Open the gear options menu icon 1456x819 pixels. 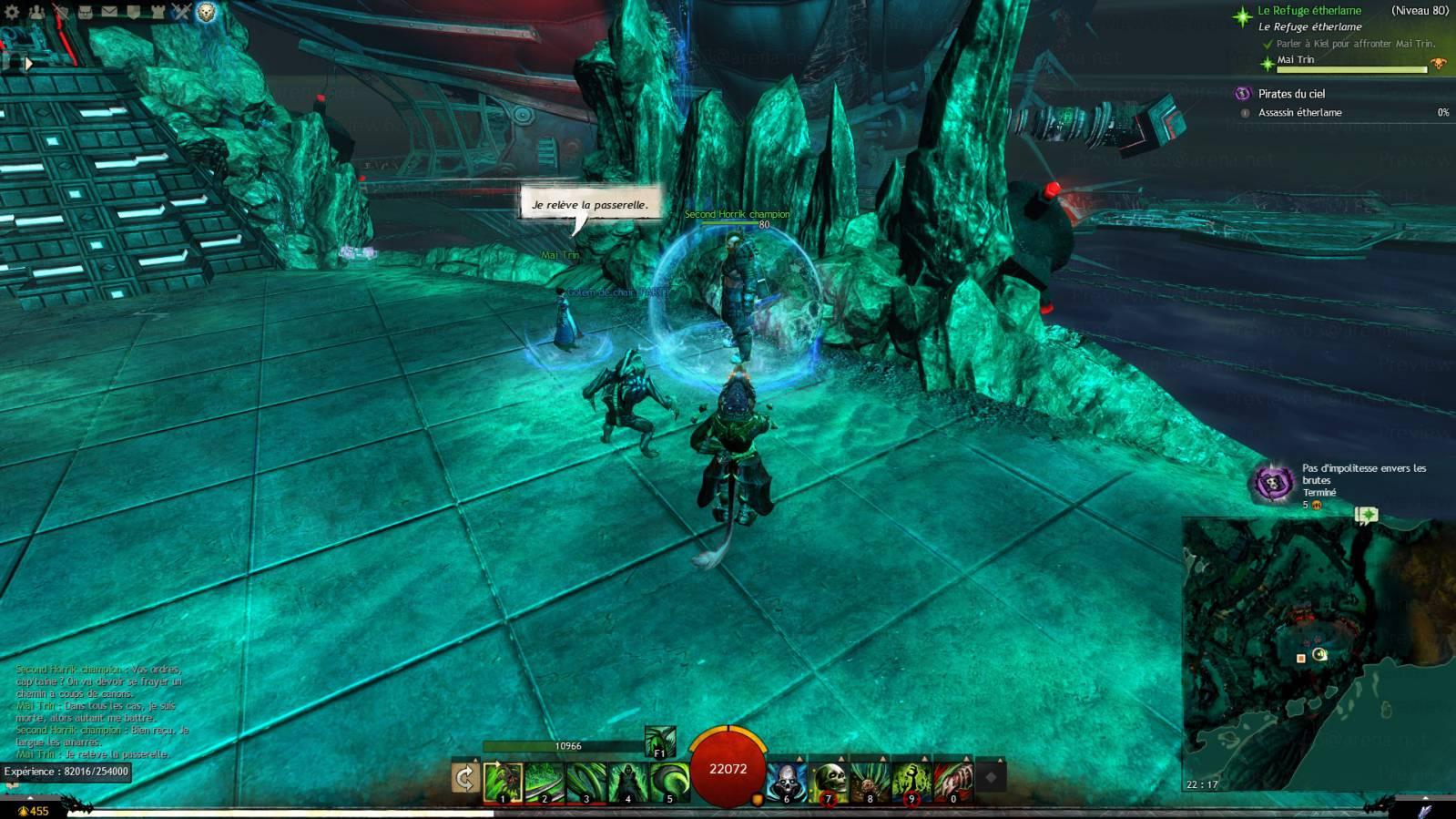point(12,12)
